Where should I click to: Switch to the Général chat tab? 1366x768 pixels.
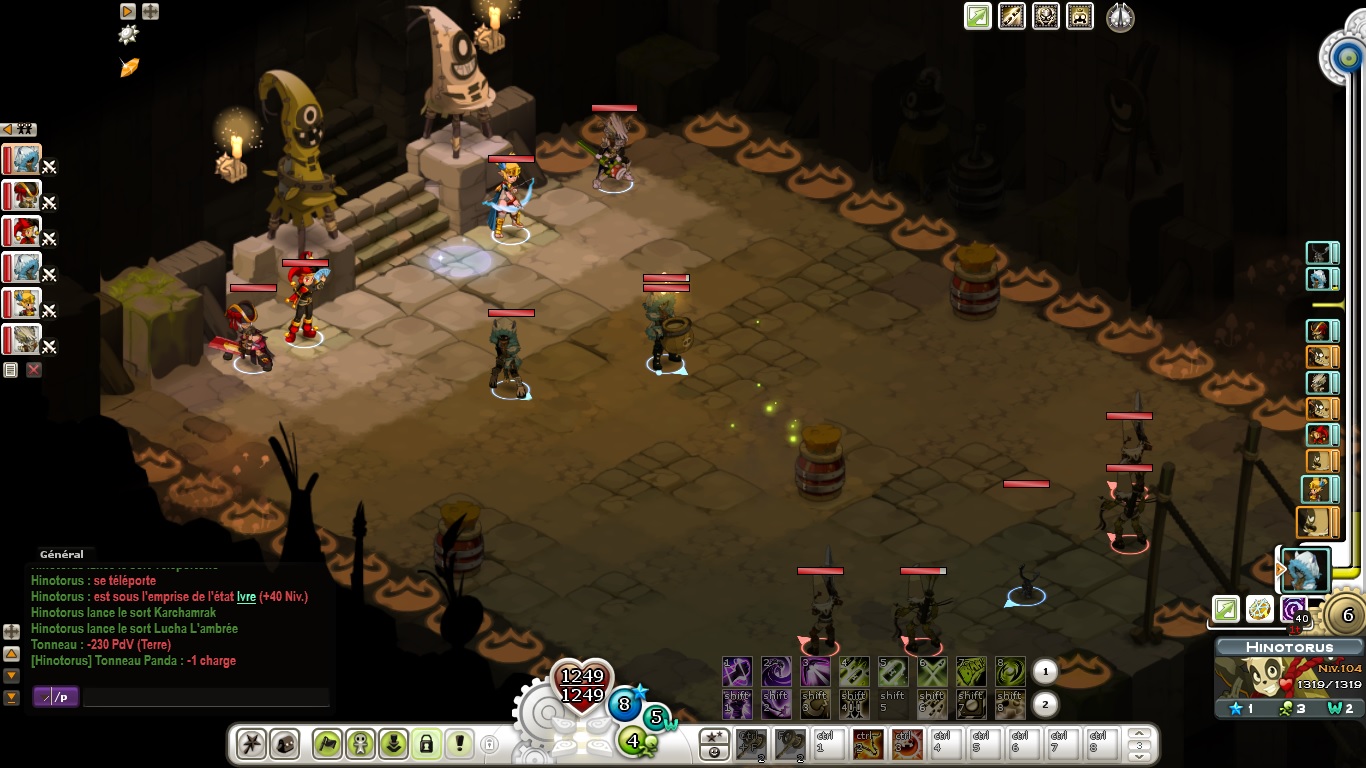(61, 554)
